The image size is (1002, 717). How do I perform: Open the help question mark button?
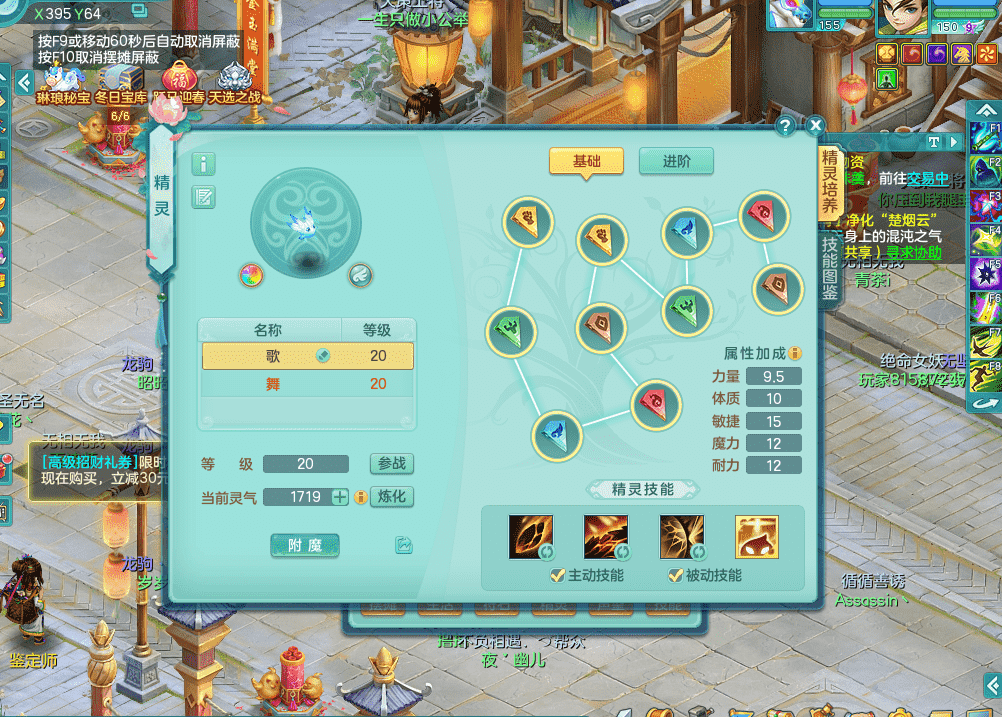pos(786,125)
